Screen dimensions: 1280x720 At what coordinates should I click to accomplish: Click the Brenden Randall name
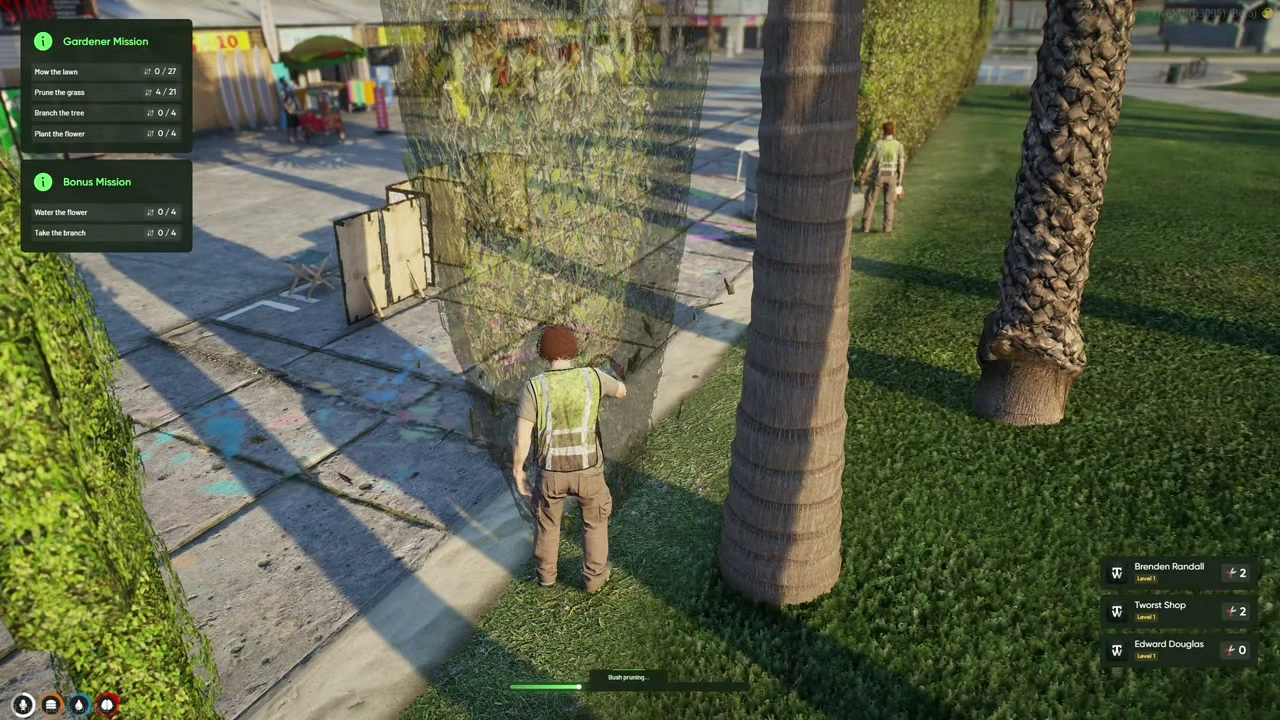(1169, 566)
